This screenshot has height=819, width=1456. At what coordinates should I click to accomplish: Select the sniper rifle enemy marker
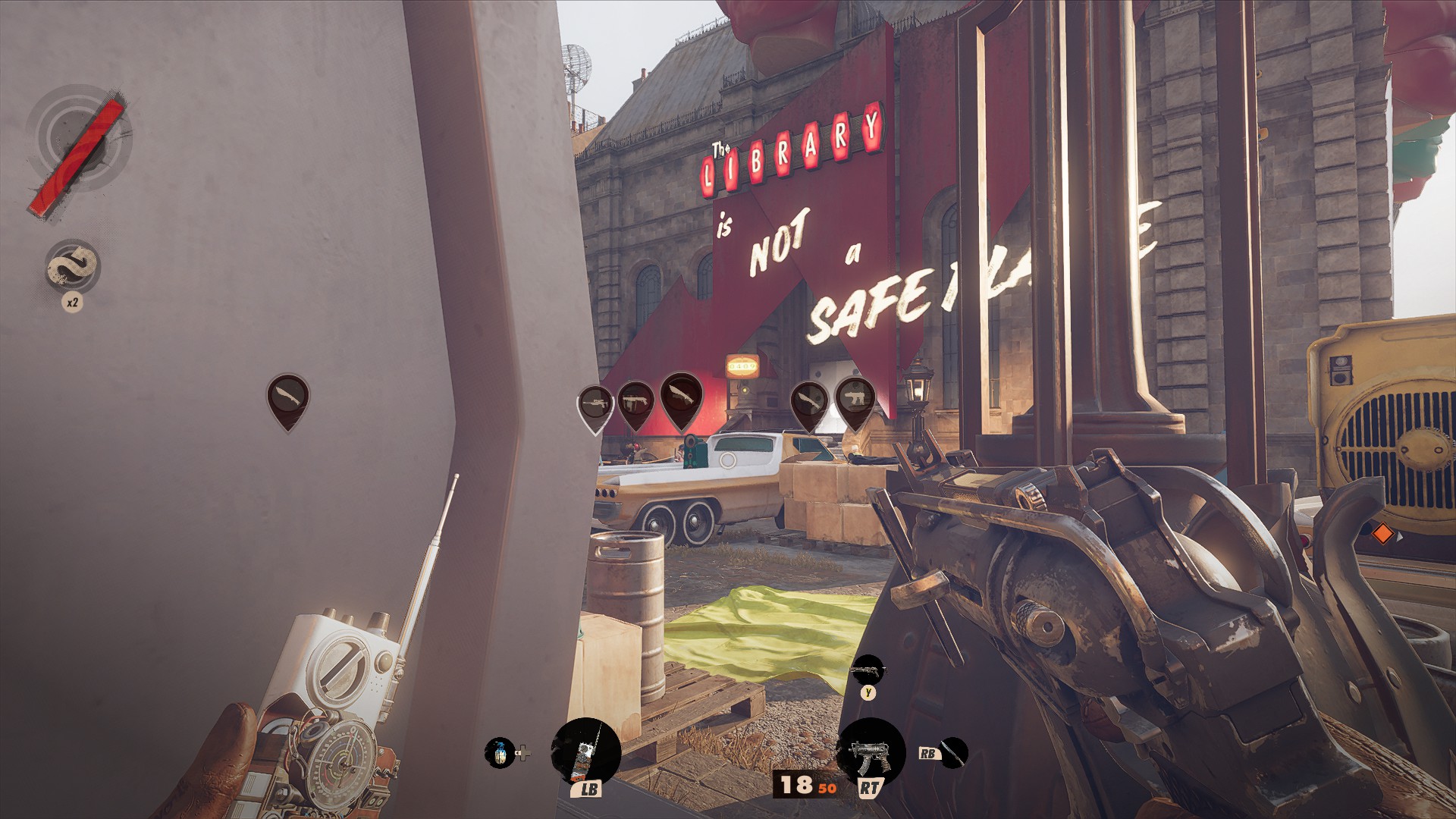point(596,404)
